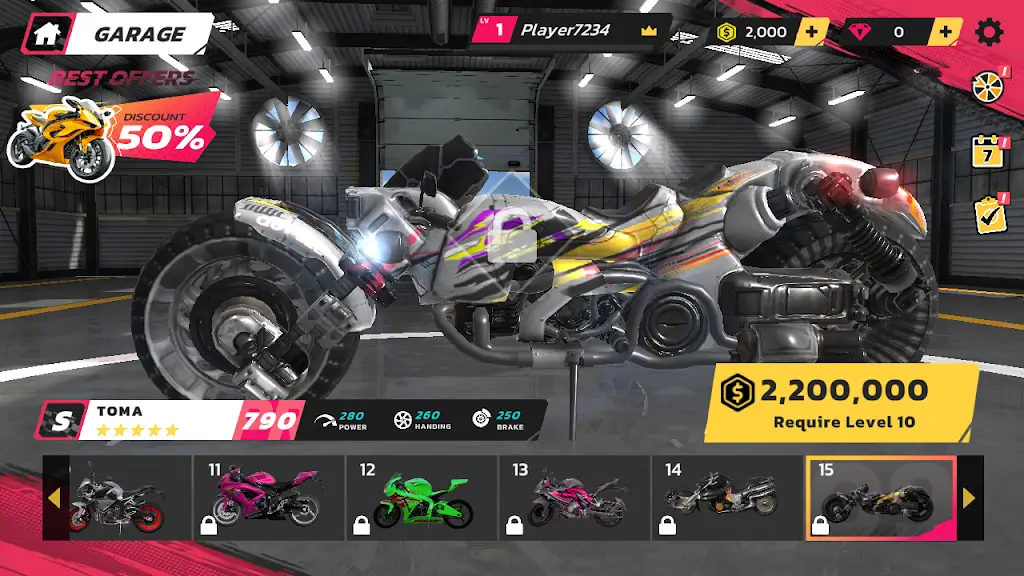Open the settings gear
This screenshot has width=1024, height=576.
[x=989, y=32]
